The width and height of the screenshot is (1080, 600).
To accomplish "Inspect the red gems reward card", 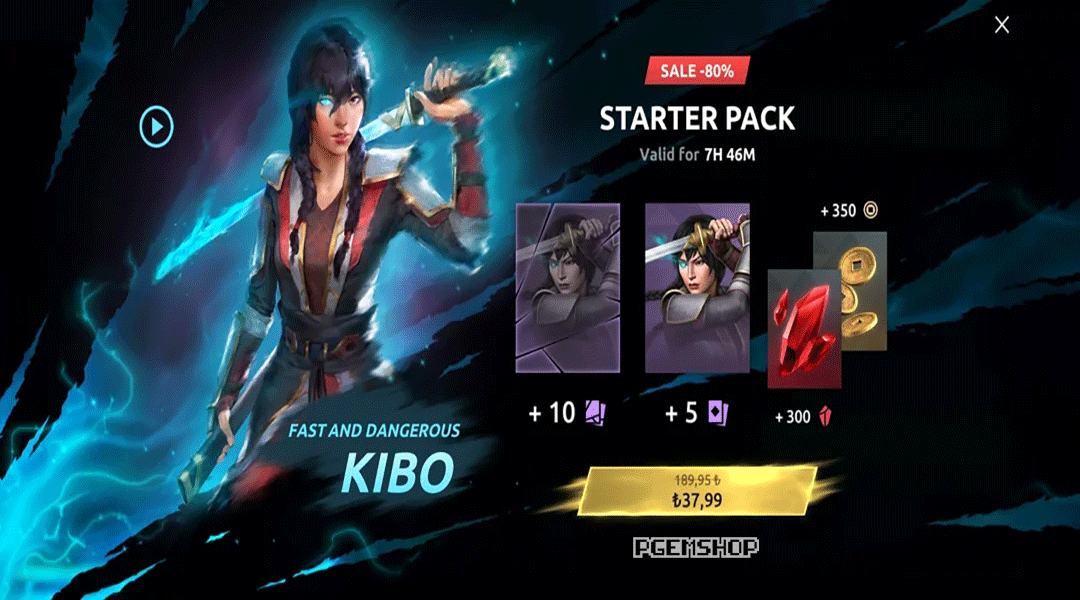I will [x=803, y=329].
